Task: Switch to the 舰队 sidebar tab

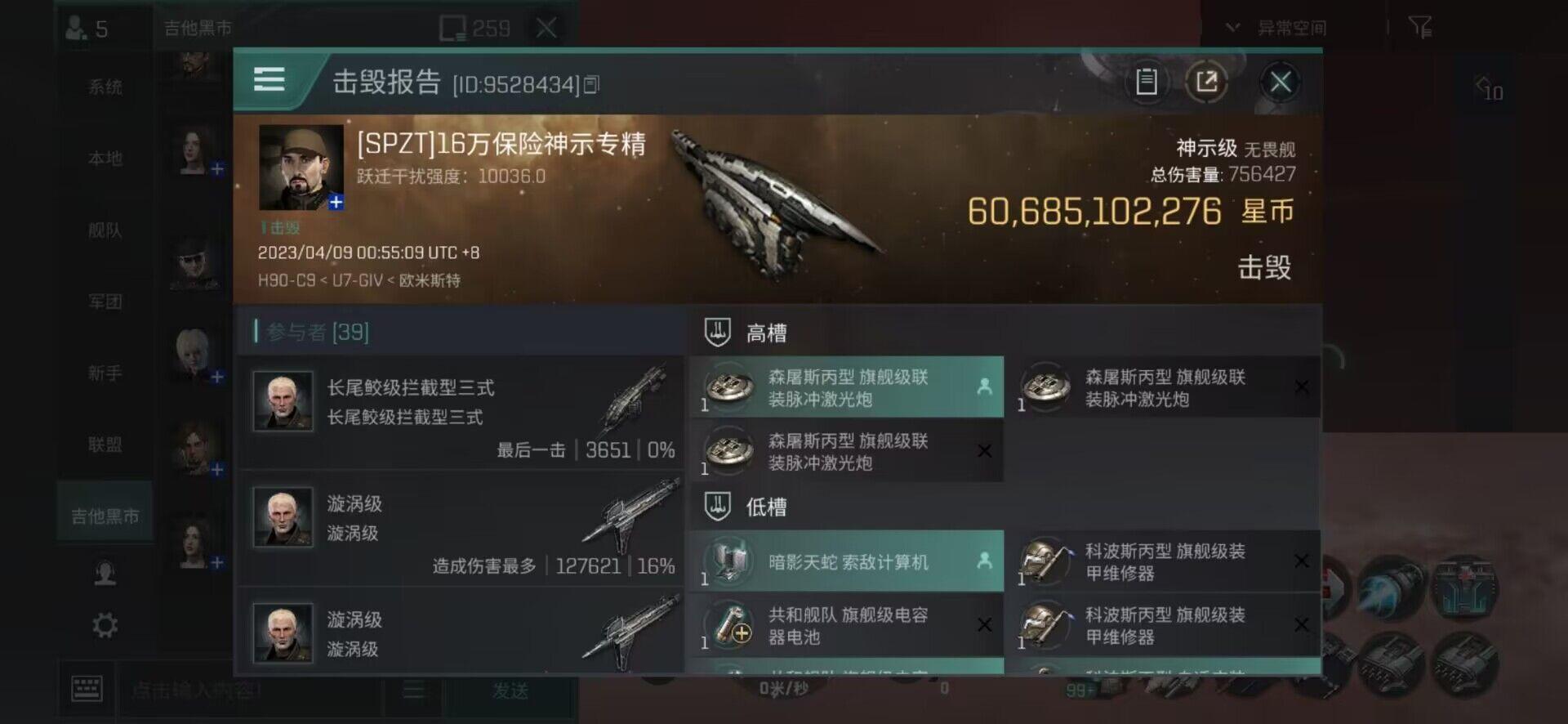Action: [x=105, y=230]
